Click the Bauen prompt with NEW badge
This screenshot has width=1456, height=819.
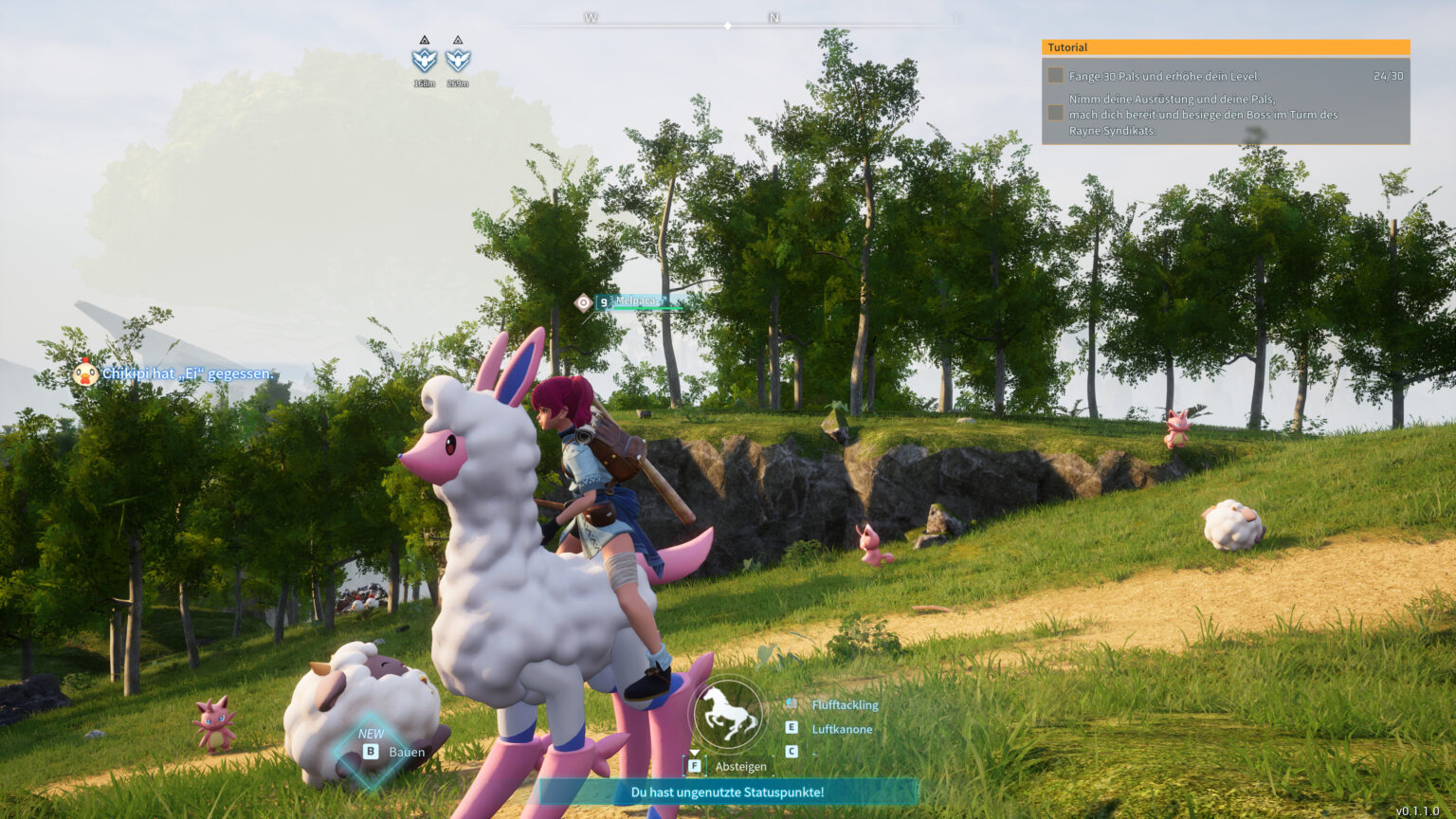pyautogui.click(x=391, y=749)
